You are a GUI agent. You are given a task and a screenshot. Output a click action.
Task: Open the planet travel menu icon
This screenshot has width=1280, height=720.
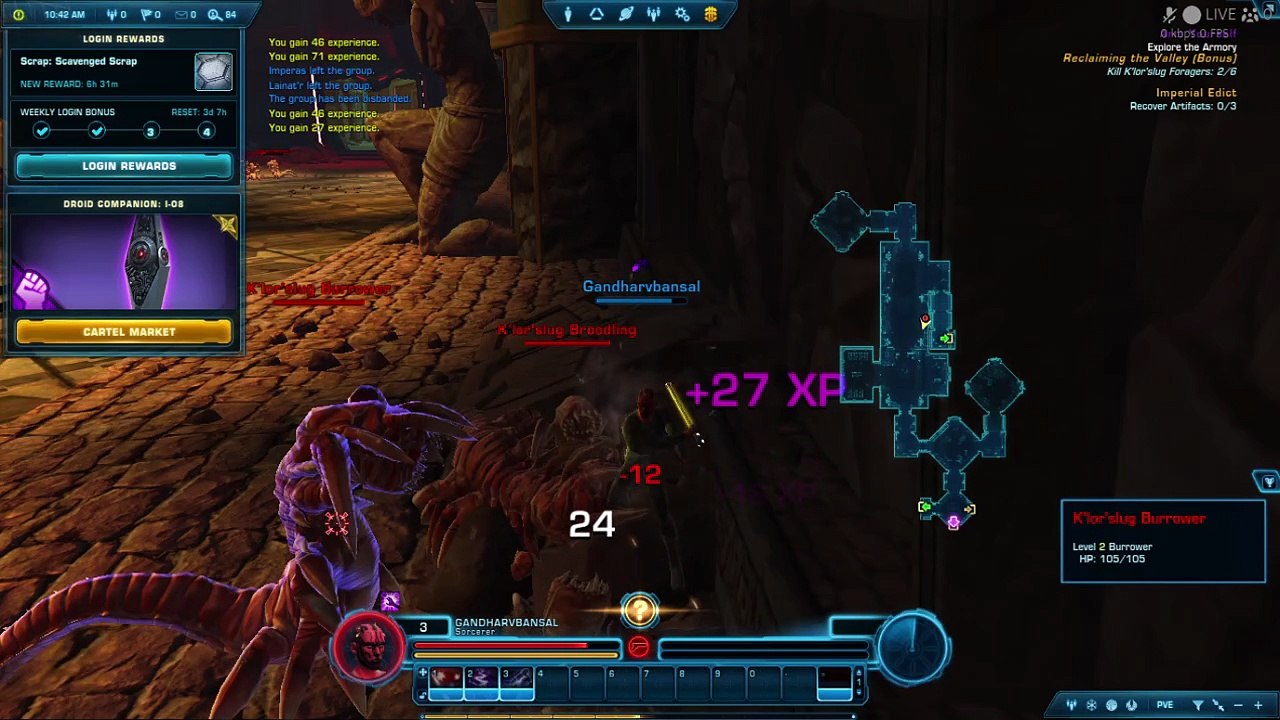tap(625, 14)
